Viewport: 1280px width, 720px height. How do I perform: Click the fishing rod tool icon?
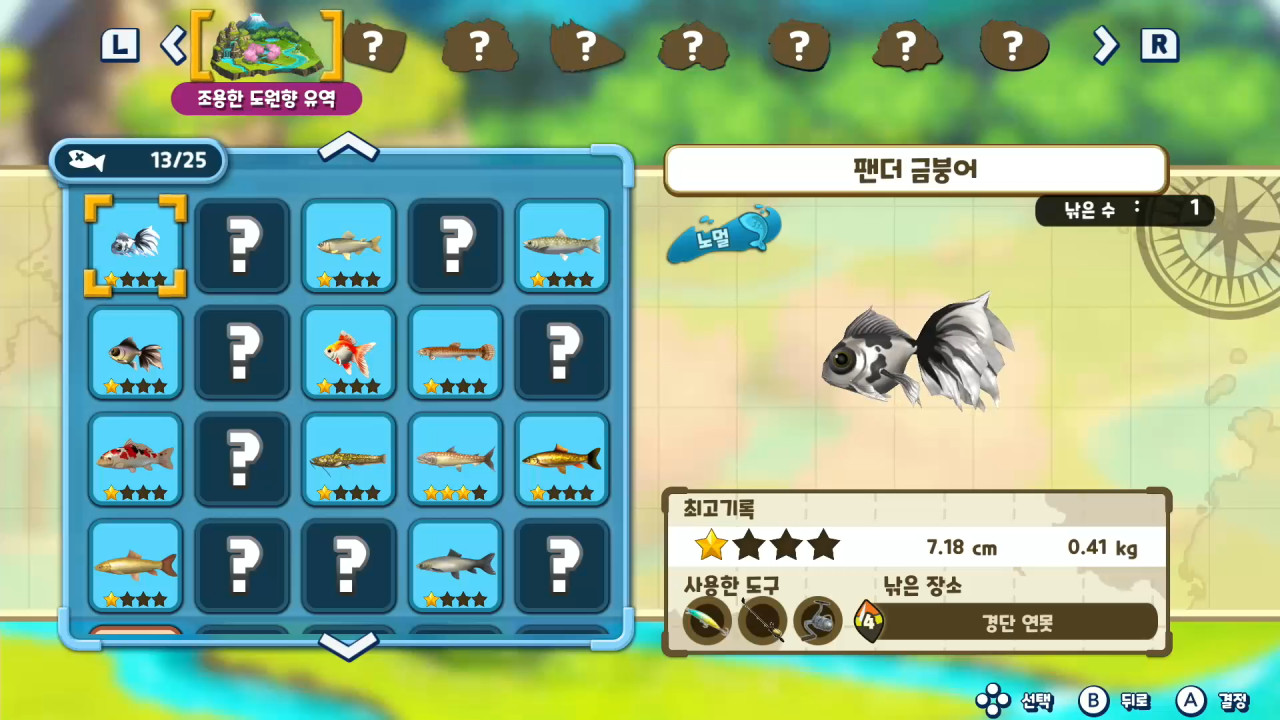[x=762, y=621]
